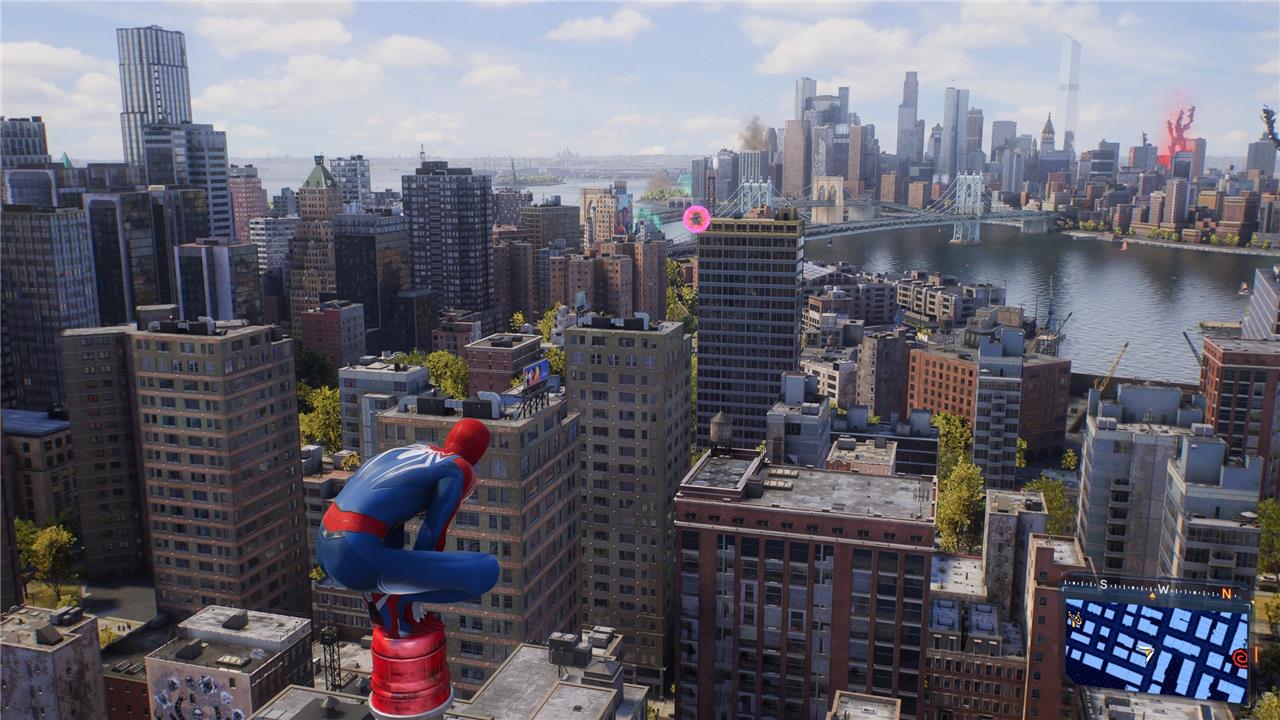Select the pink ring waypoint marker
The height and width of the screenshot is (720, 1280).
coord(696,219)
